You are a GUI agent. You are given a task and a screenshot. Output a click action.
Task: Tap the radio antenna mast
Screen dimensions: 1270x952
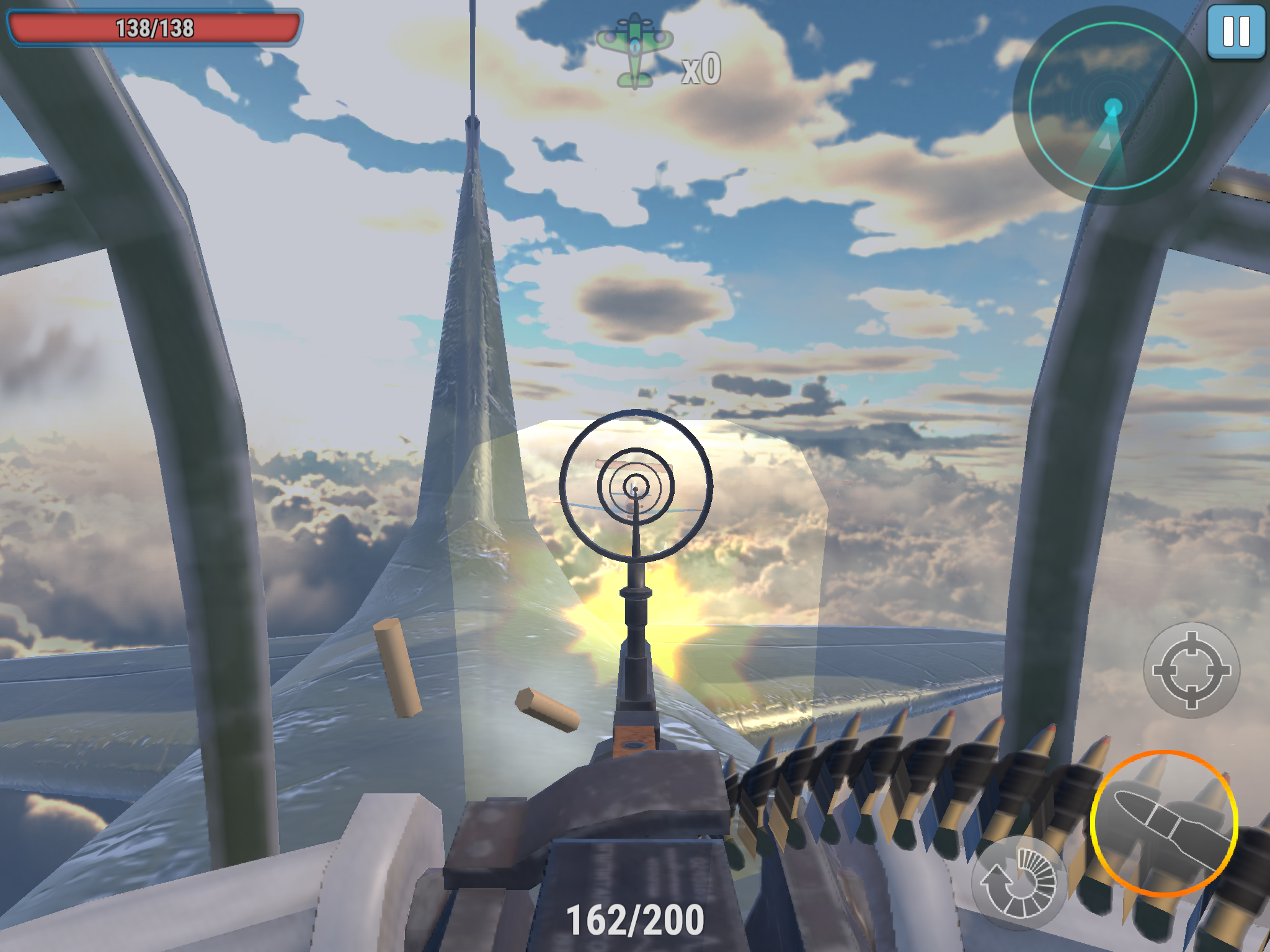pos(473,62)
